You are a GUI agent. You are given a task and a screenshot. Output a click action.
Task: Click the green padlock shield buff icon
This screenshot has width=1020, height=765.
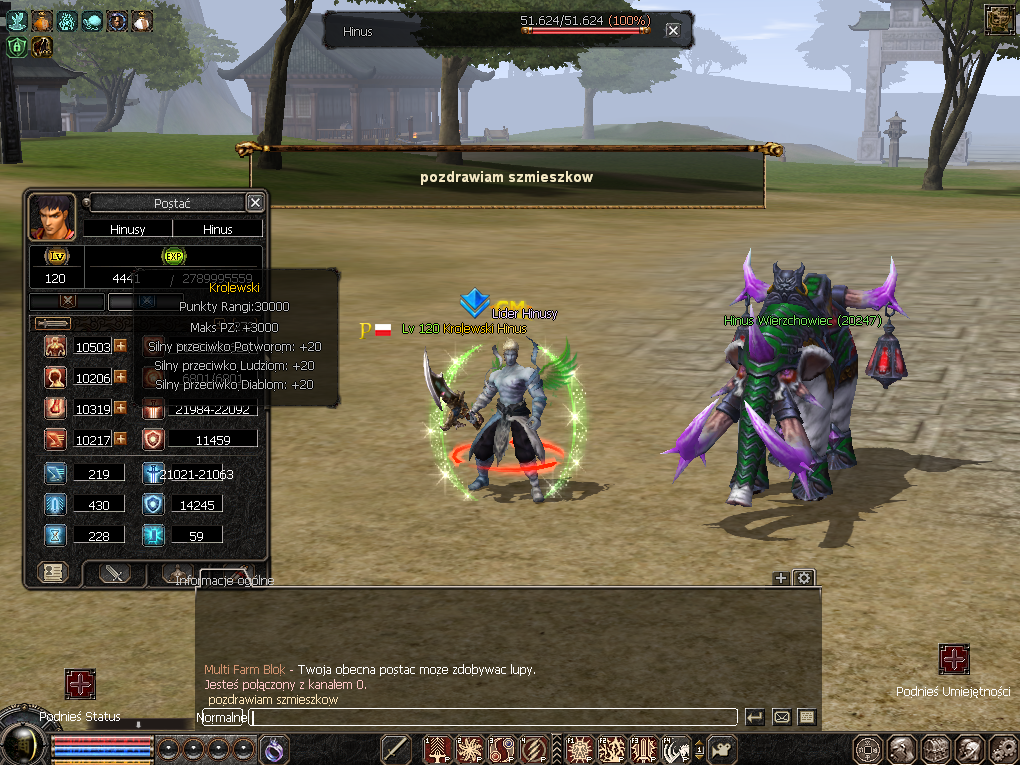17,46
